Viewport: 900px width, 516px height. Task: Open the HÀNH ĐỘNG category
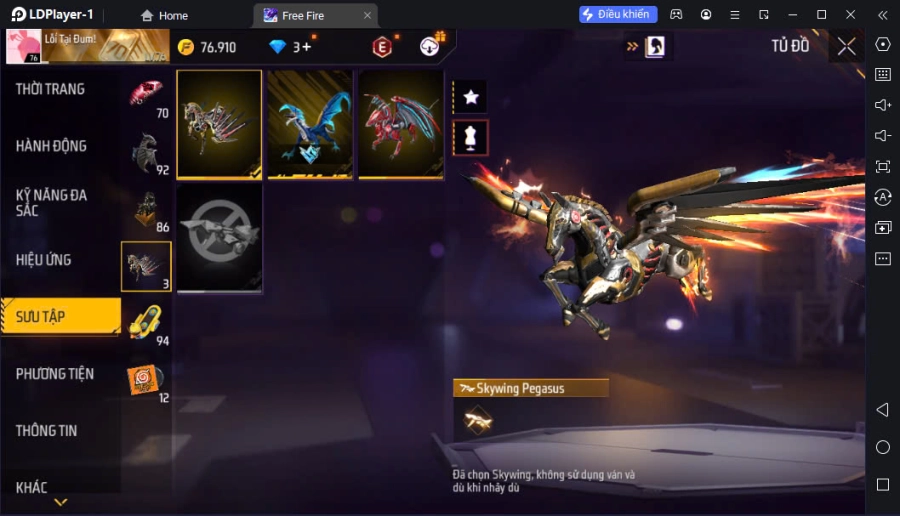[51, 146]
